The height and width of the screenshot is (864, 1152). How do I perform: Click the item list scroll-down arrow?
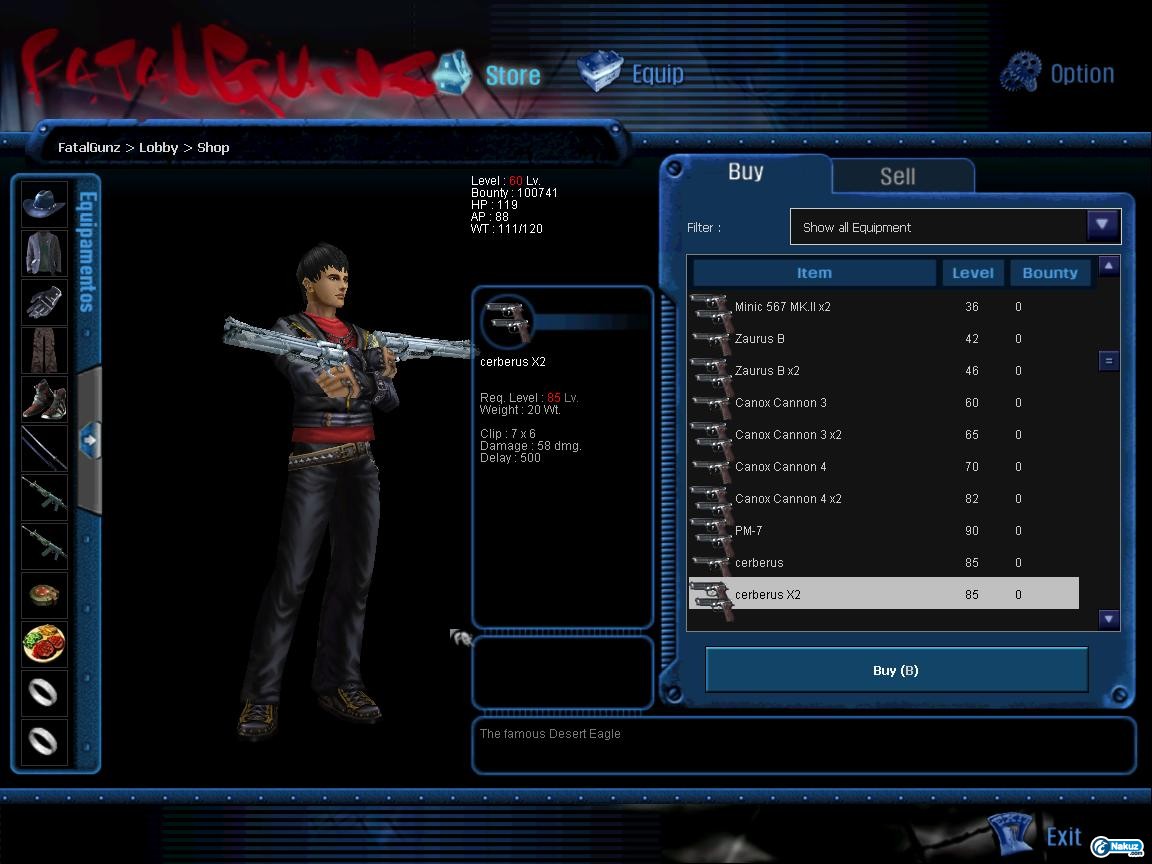tap(1108, 619)
